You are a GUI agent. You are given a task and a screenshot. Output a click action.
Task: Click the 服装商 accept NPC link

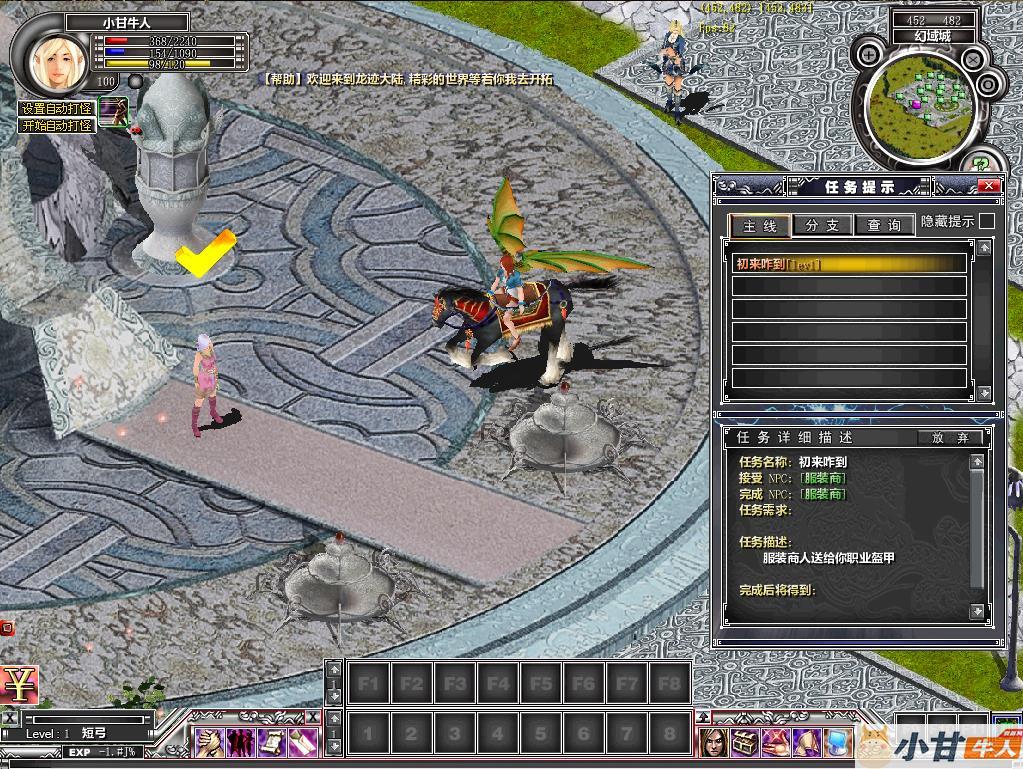point(822,478)
